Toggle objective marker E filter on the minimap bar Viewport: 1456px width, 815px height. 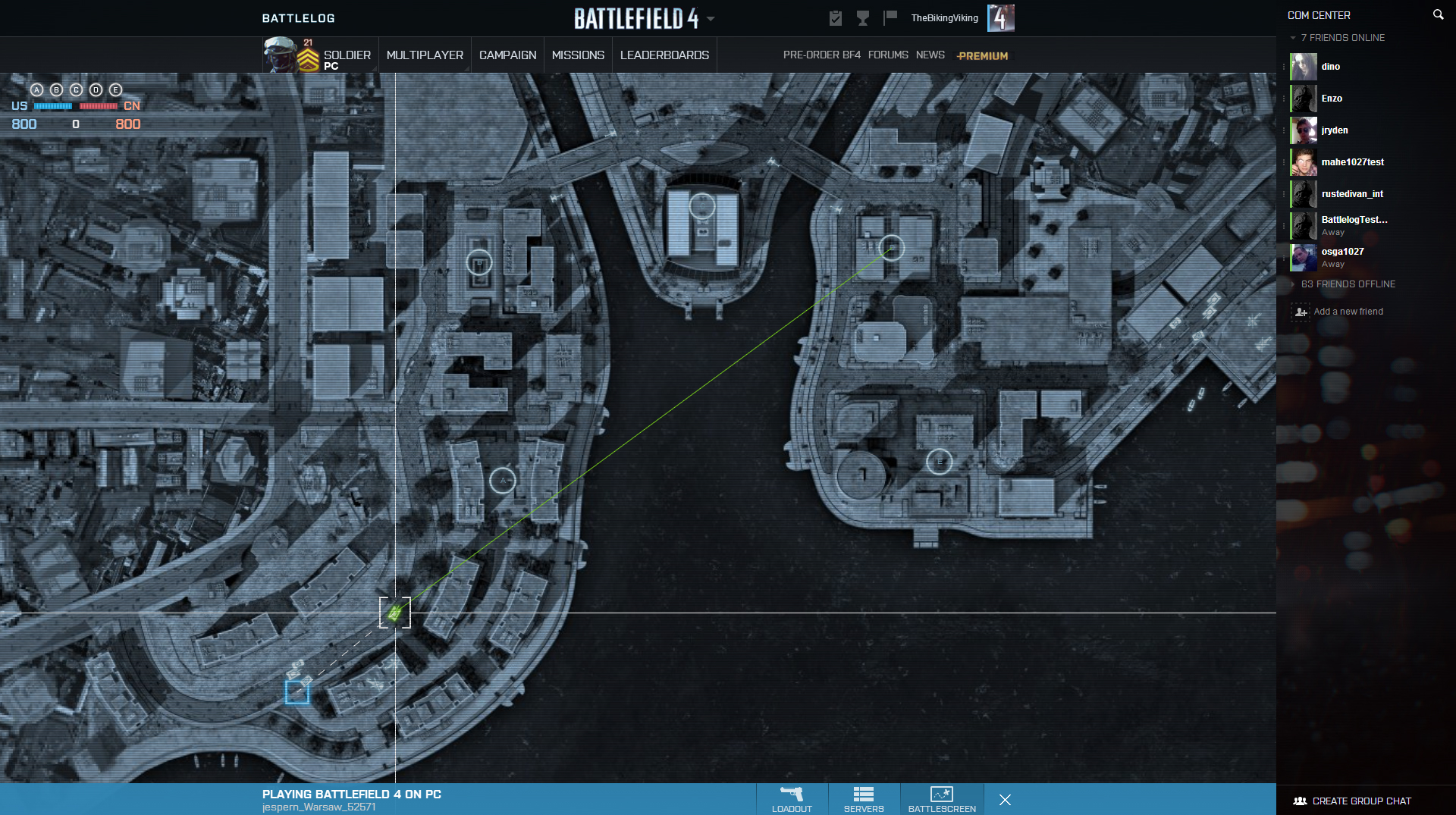(115, 89)
